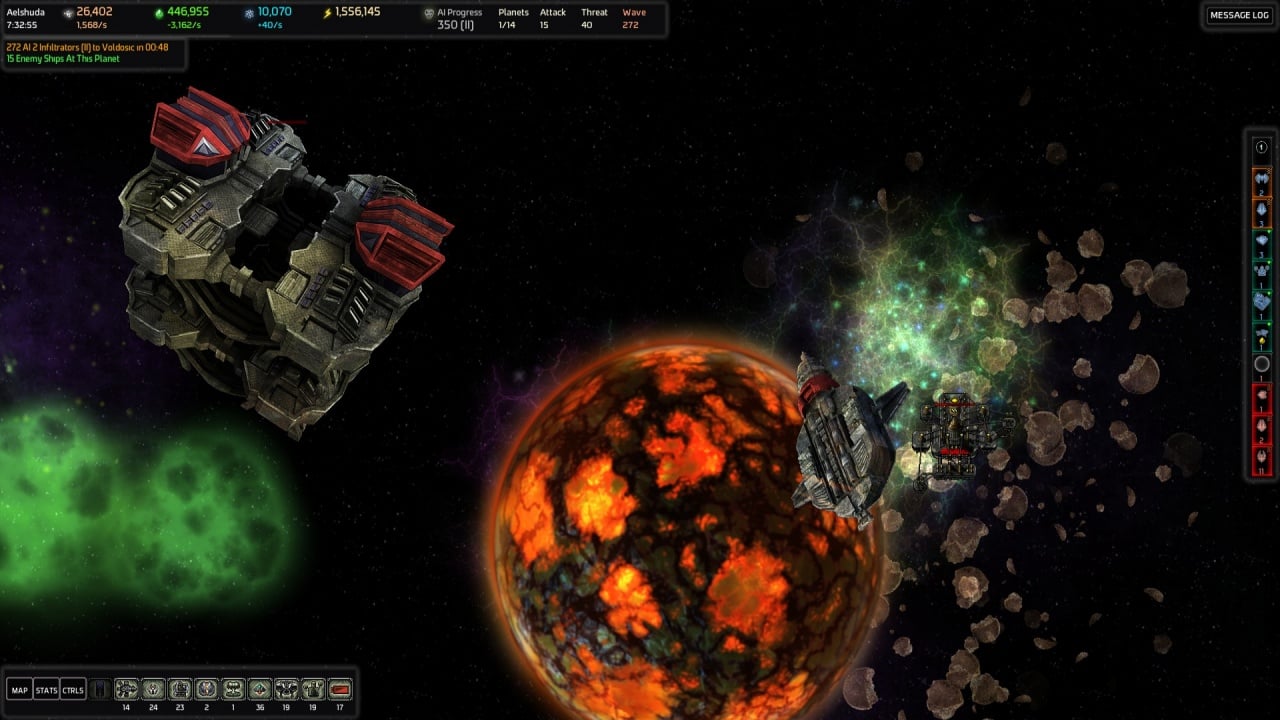Select the build icon numbered 23
Viewport: 1280px width, 720px height.
tap(180, 689)
